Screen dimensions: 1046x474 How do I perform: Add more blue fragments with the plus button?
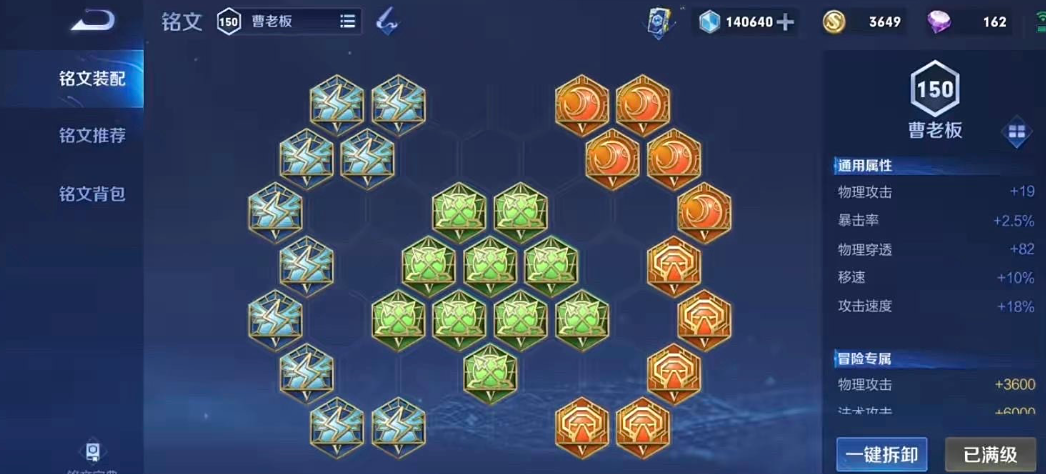pyautogui.click(x=786, y=22)
